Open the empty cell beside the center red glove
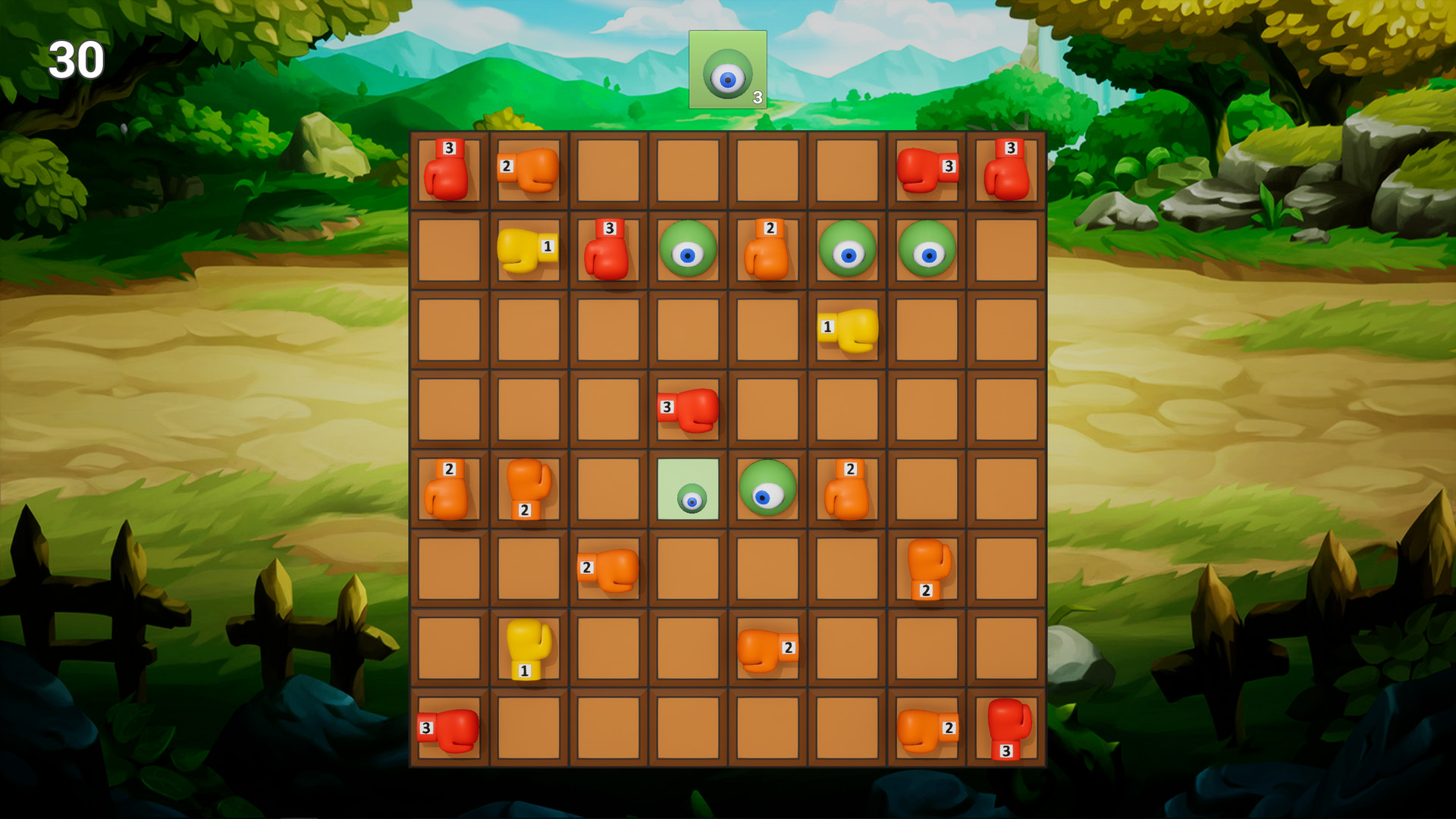Image resolution: width=1456 pixels, height=819 pixels. (767, 409)
